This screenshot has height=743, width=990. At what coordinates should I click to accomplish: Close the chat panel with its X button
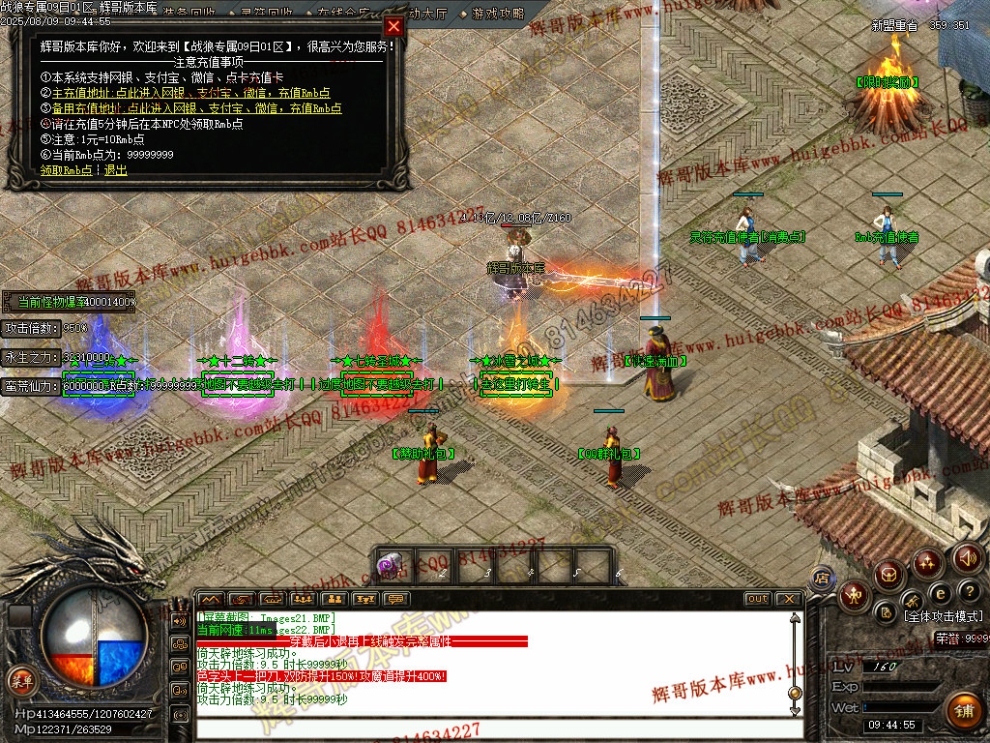(789, 599)
